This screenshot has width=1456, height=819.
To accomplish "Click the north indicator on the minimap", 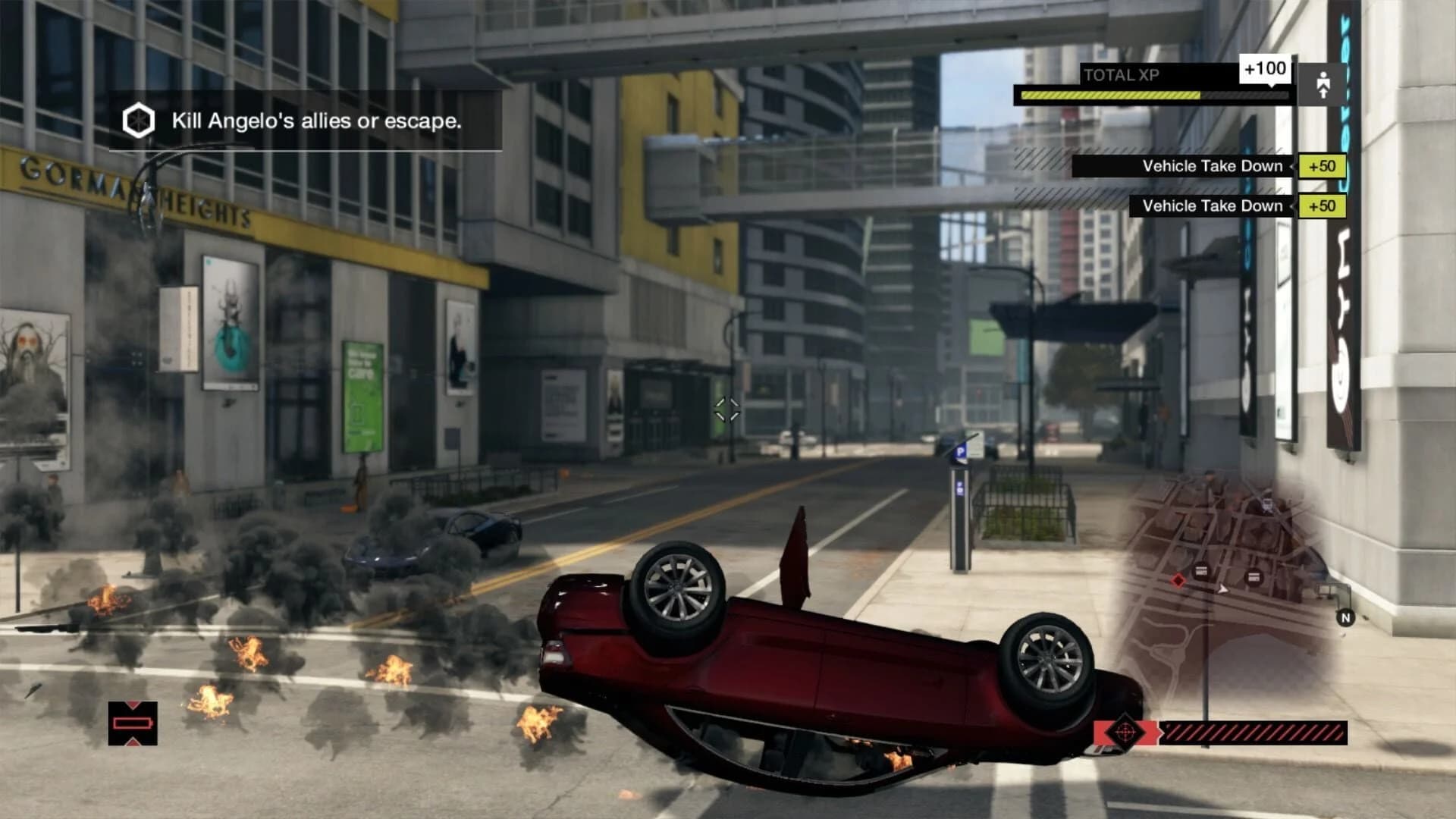I will 1346,617.
